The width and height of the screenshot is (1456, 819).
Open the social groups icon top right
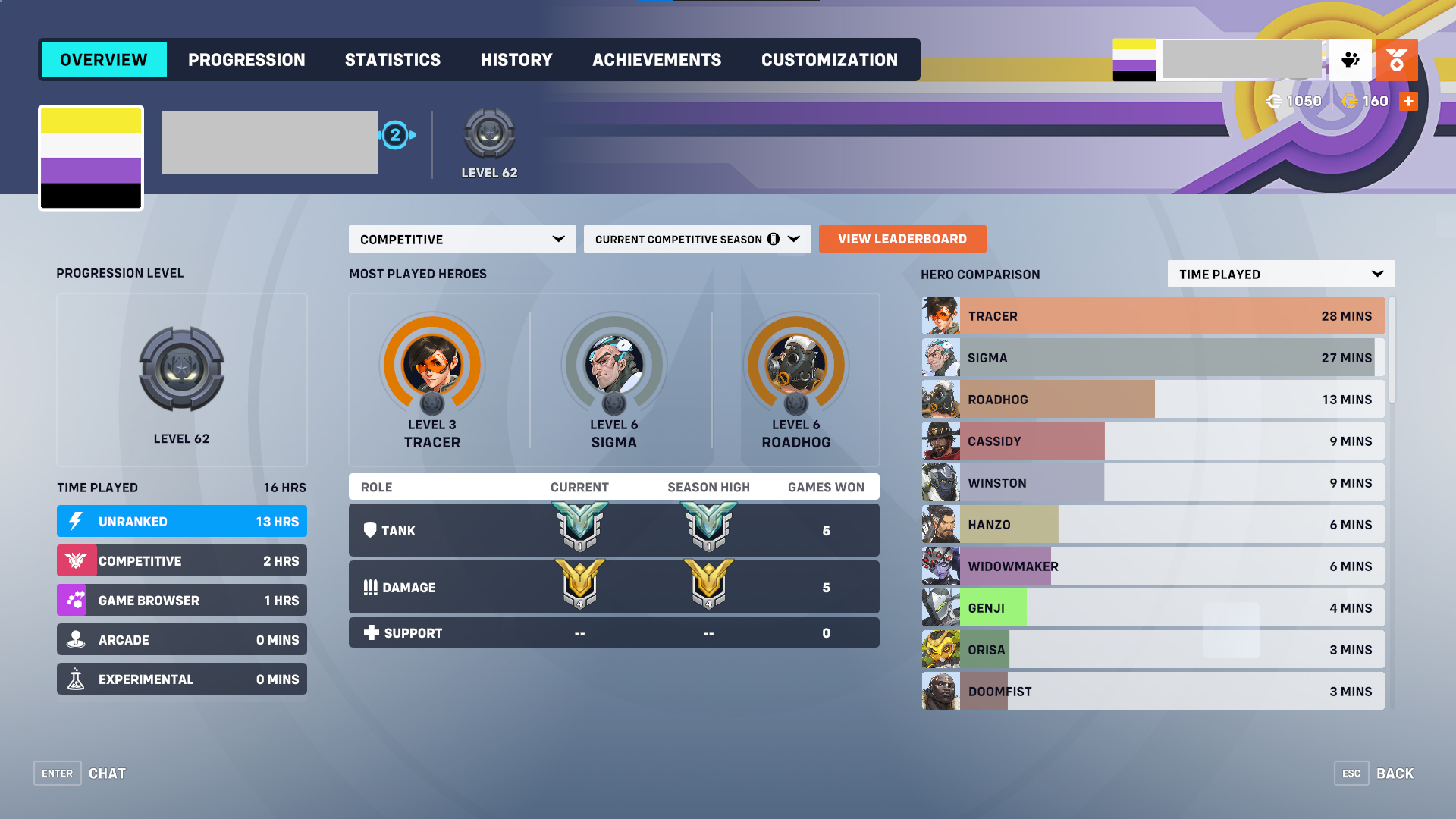[x=1351, y=60]
